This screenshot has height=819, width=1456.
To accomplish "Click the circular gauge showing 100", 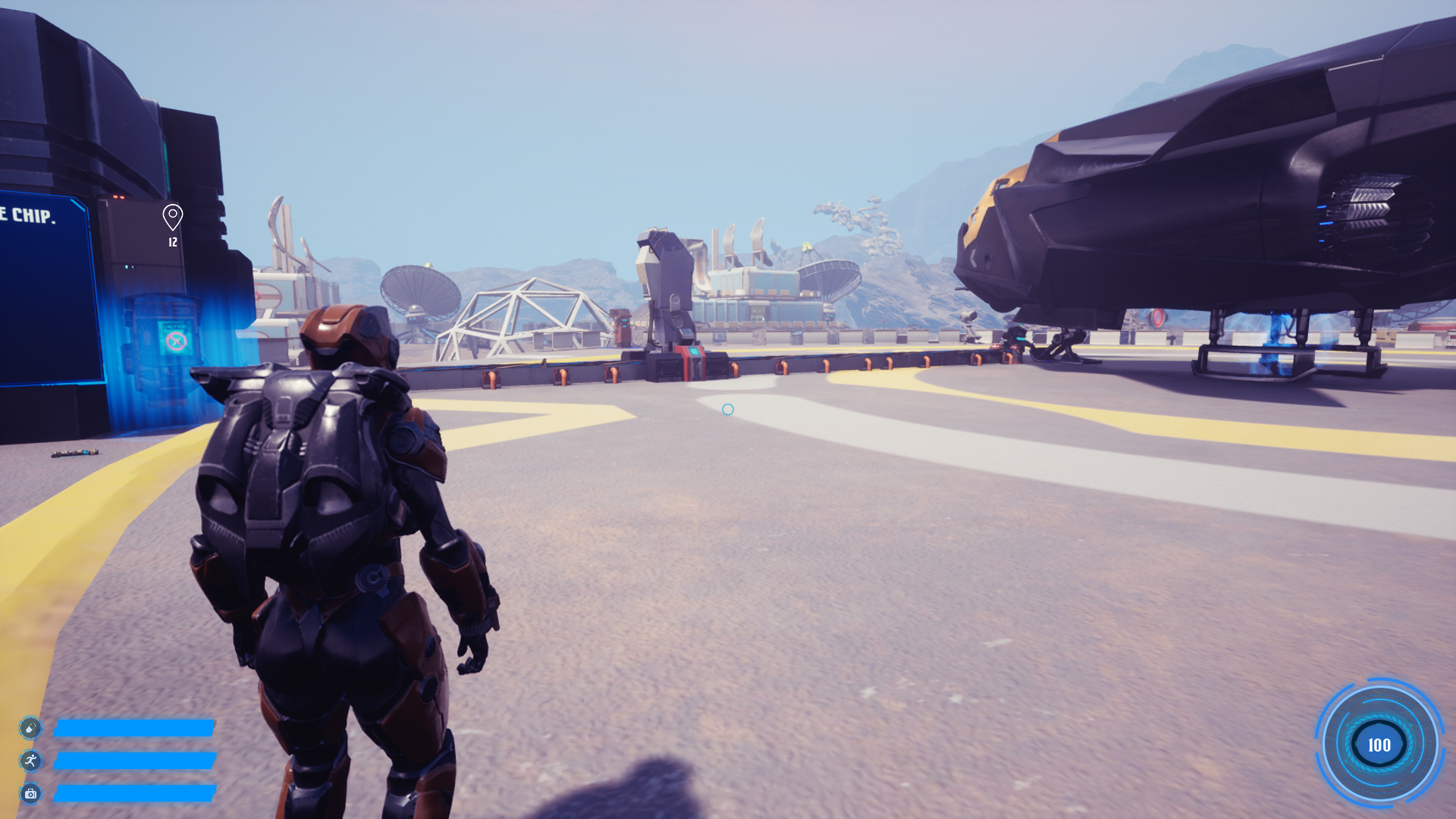I will [1379, 745].
